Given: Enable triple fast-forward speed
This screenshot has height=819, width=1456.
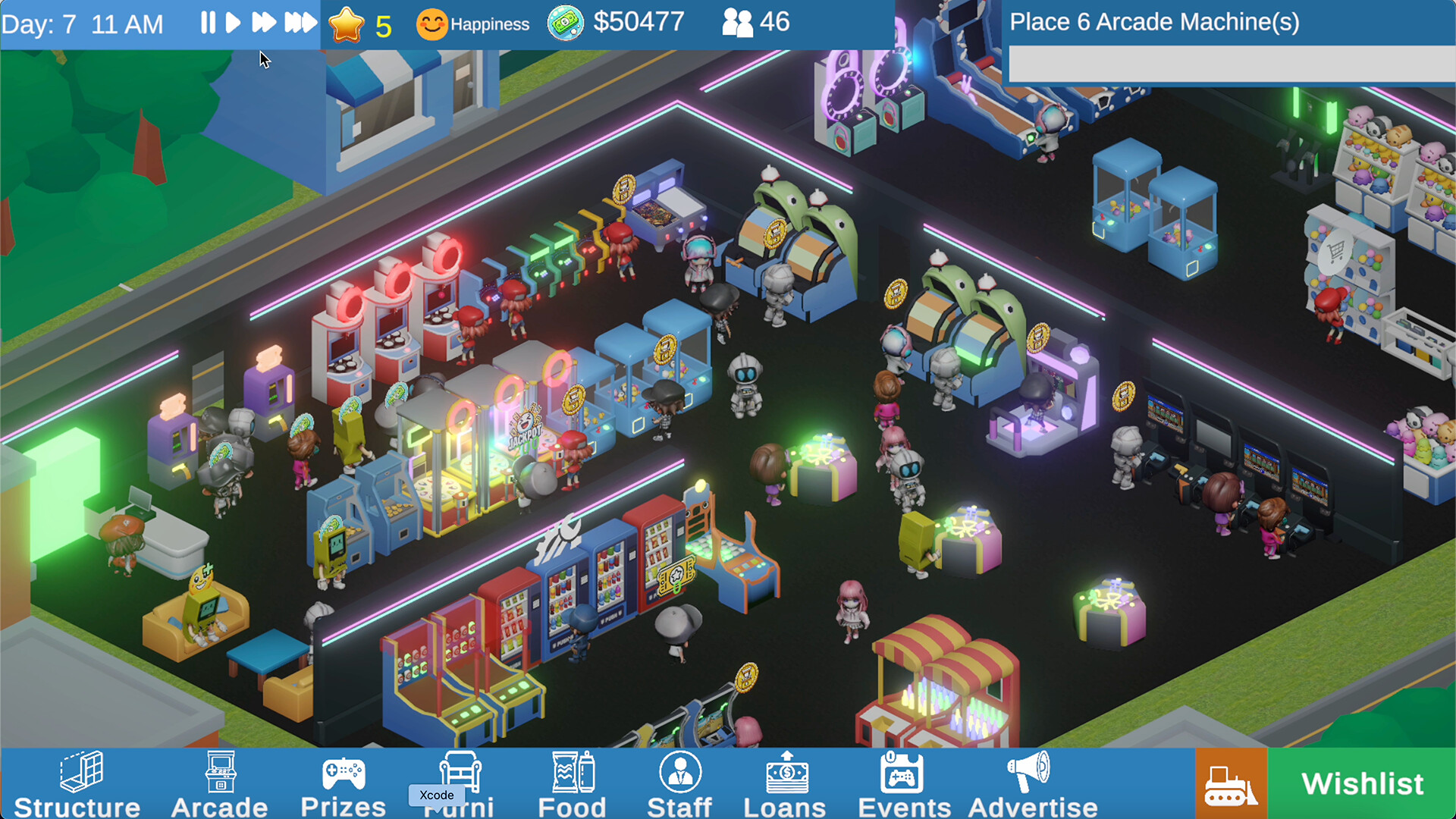Looking at the screenshot, I should tap(300, 22).
